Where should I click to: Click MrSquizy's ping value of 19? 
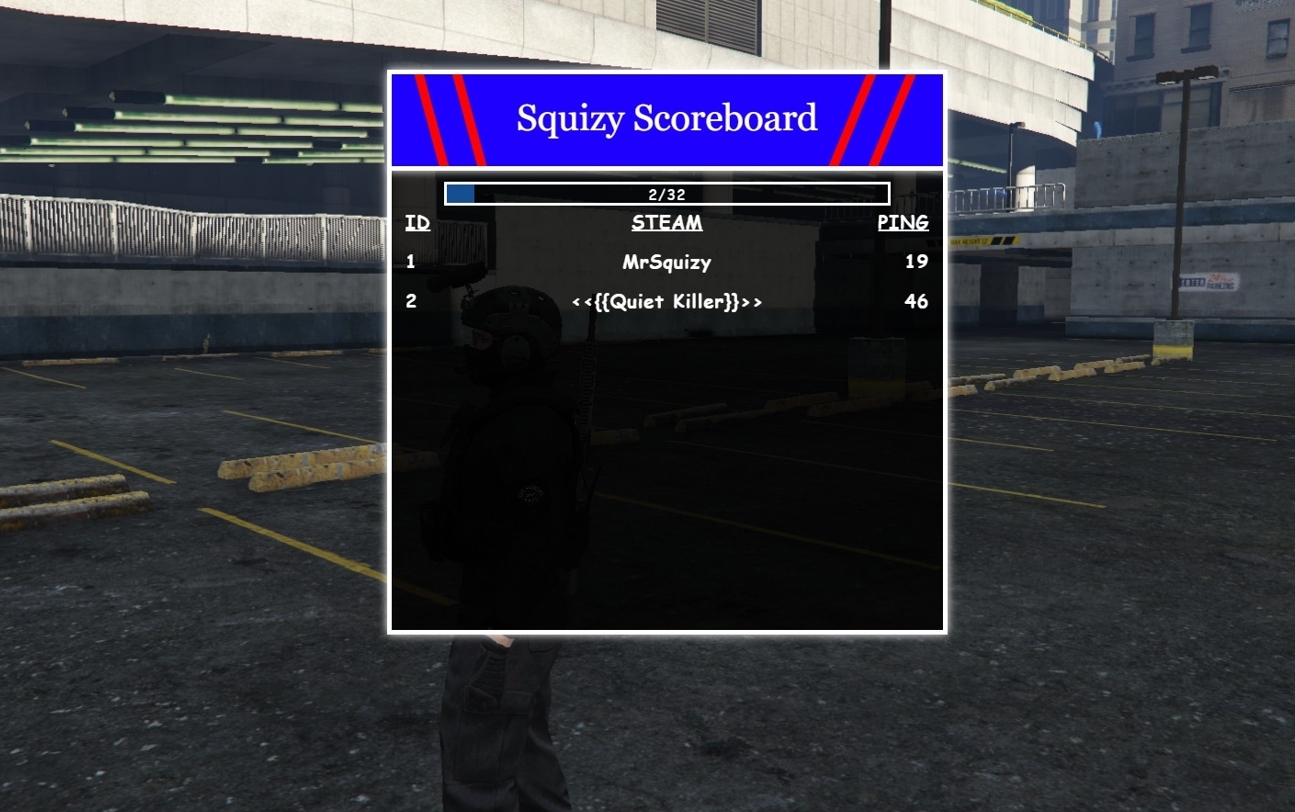tap(918, 261)
